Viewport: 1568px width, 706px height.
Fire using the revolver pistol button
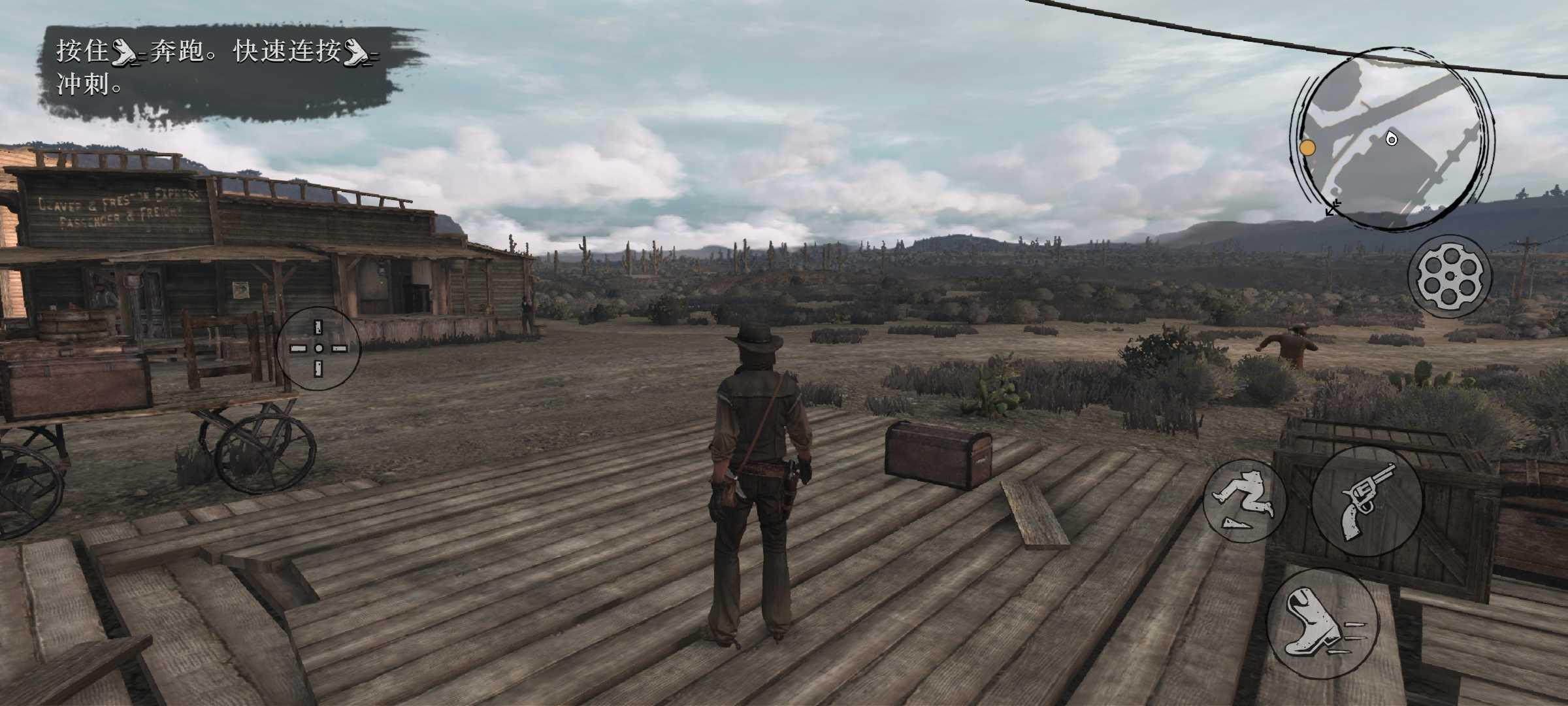click(1367, 502)
